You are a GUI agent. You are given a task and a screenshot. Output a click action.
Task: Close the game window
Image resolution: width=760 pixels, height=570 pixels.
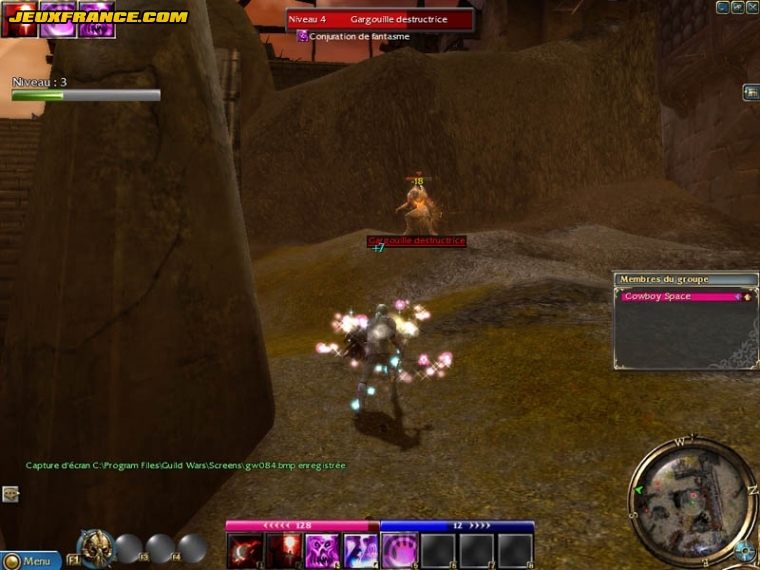click(x=752, y=7)
